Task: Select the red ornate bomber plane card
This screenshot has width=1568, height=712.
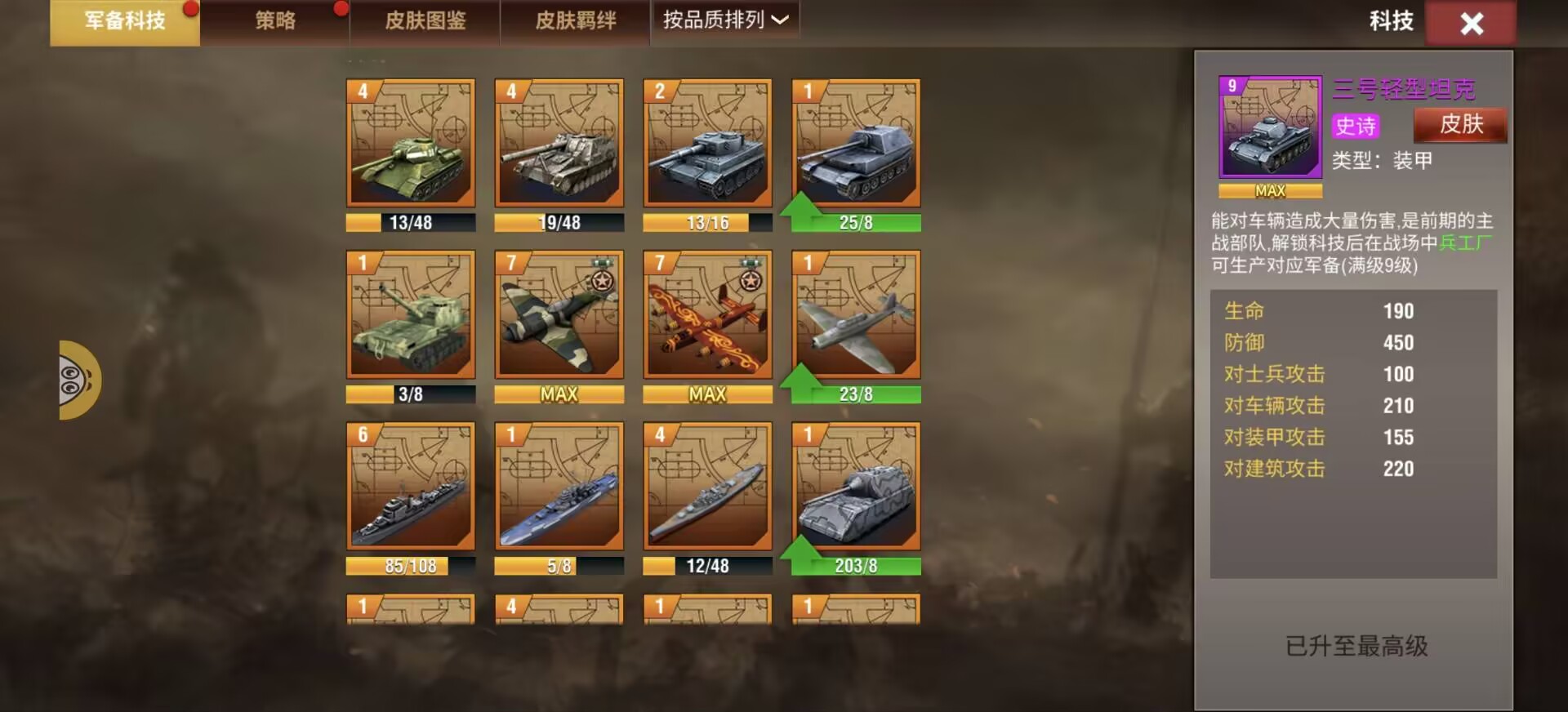Action: [x=708, y=314]
